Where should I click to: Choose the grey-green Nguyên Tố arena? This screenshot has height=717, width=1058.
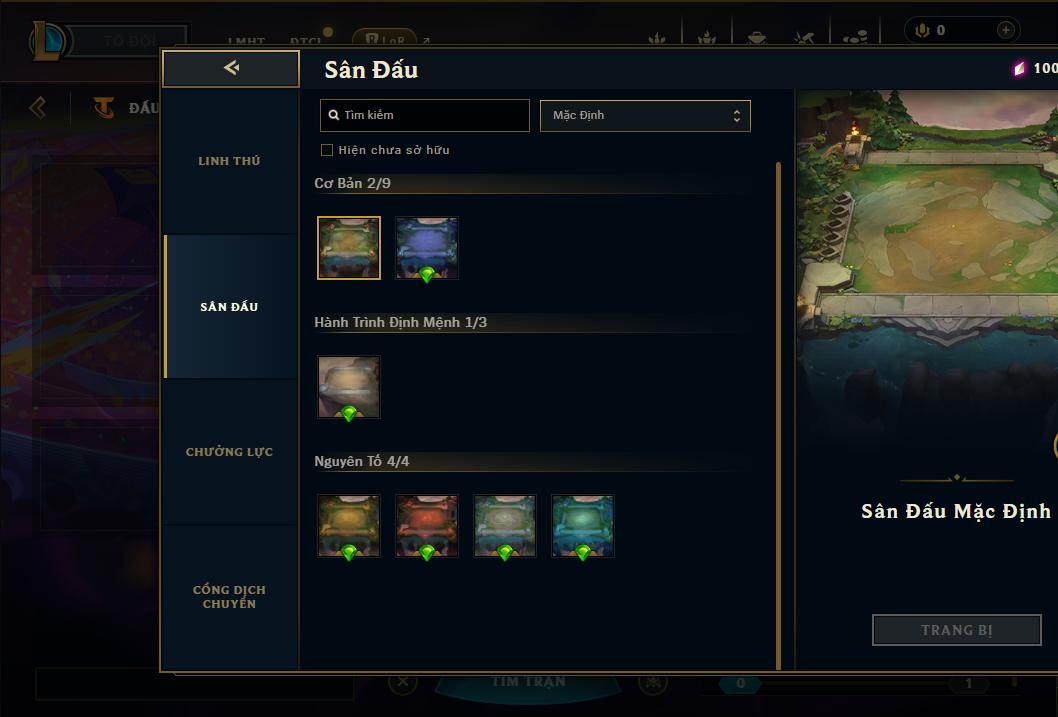click(505, 526)
